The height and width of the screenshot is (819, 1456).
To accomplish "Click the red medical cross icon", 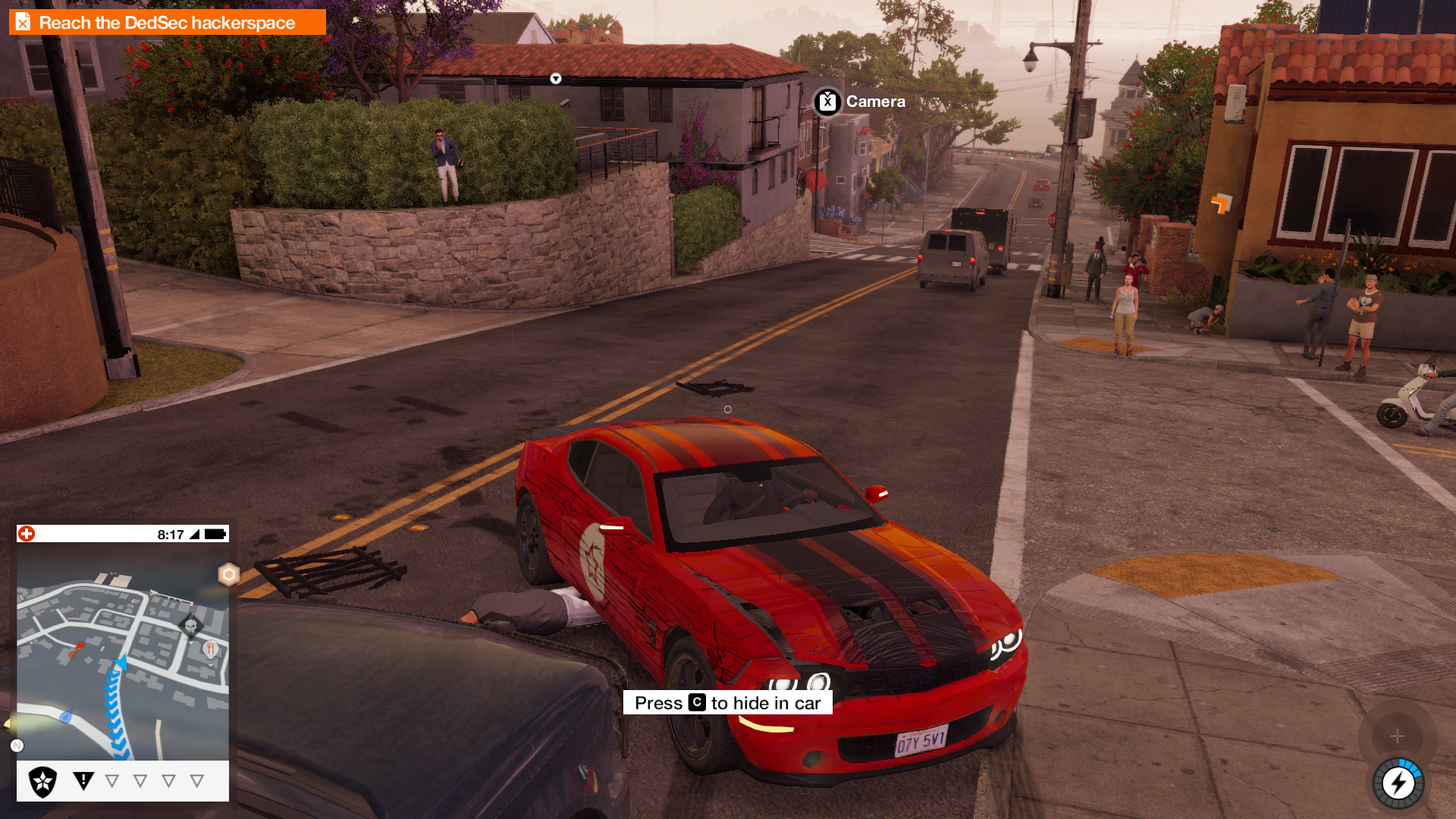I will (27, 534).
